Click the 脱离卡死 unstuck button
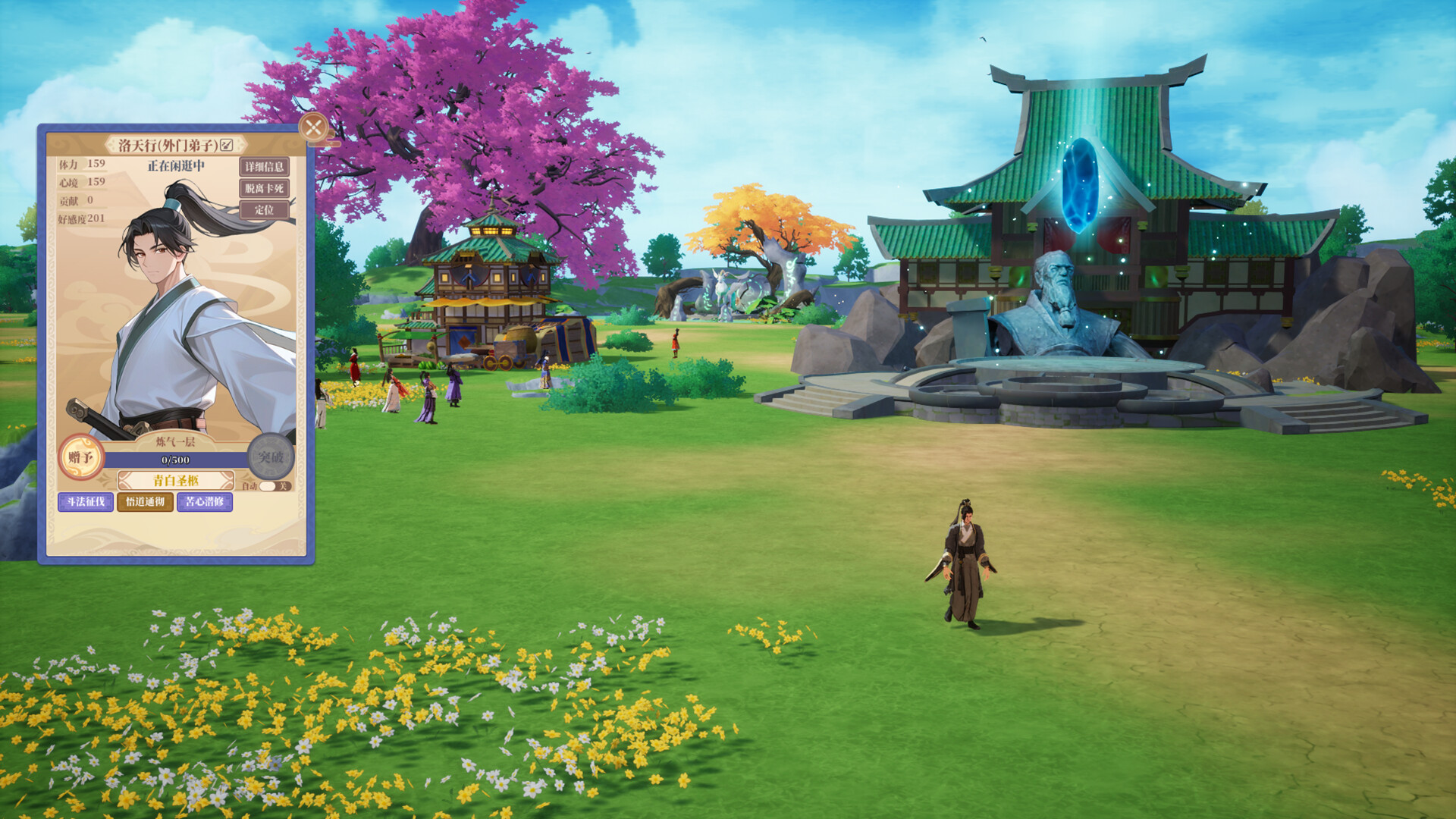The height and width of the screenshot is (819, 1456). 265,188
